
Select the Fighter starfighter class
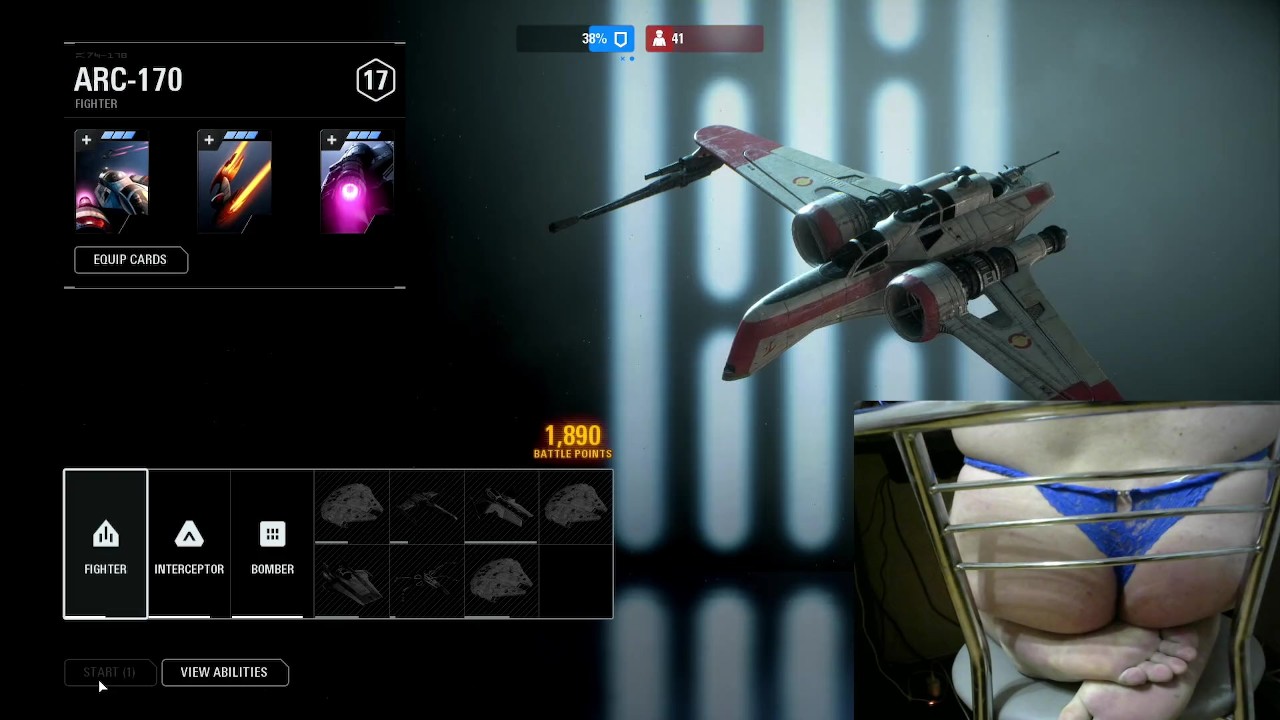click(105, 544)
